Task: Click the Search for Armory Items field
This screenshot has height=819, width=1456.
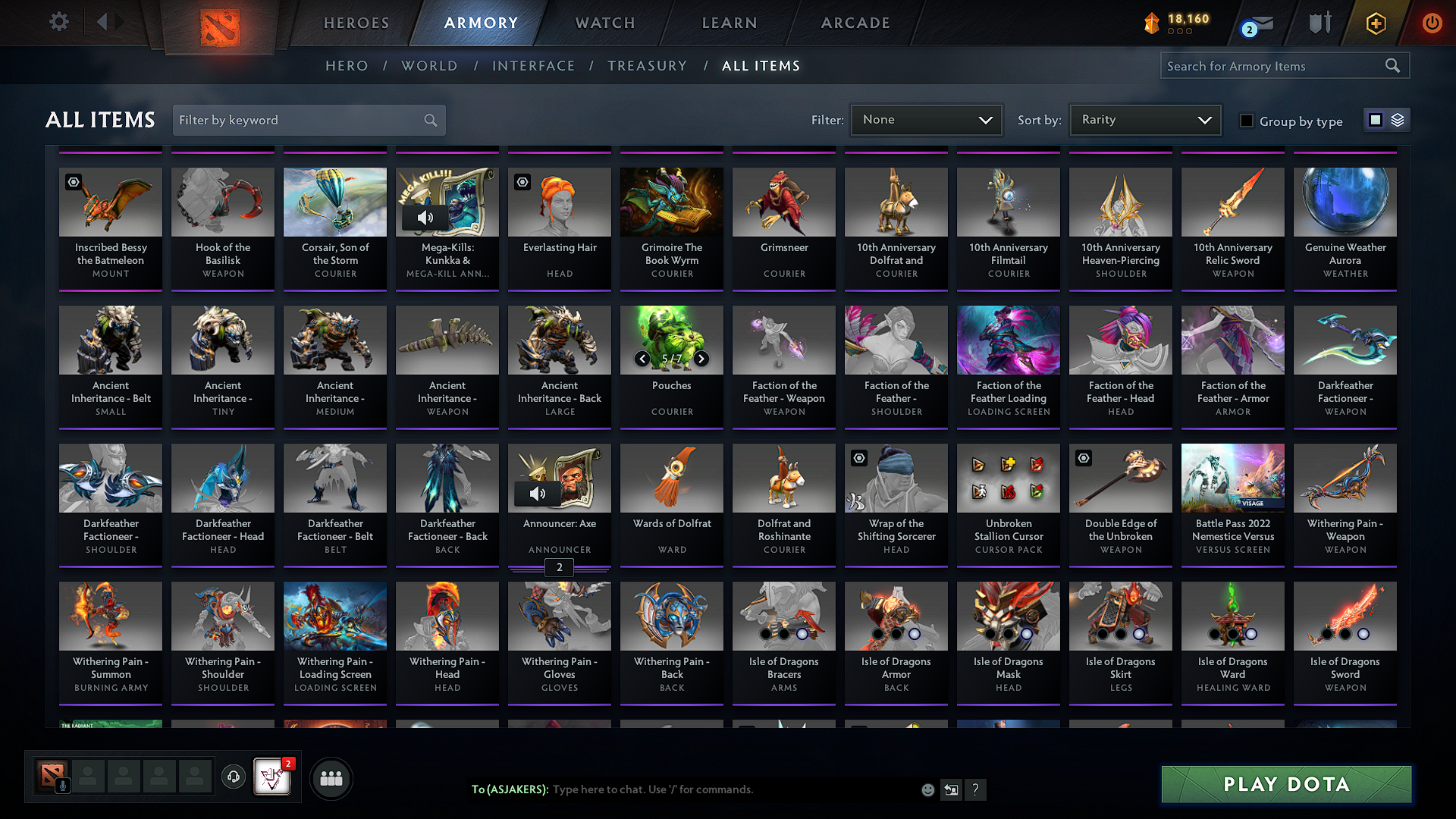Action: 1274,66
